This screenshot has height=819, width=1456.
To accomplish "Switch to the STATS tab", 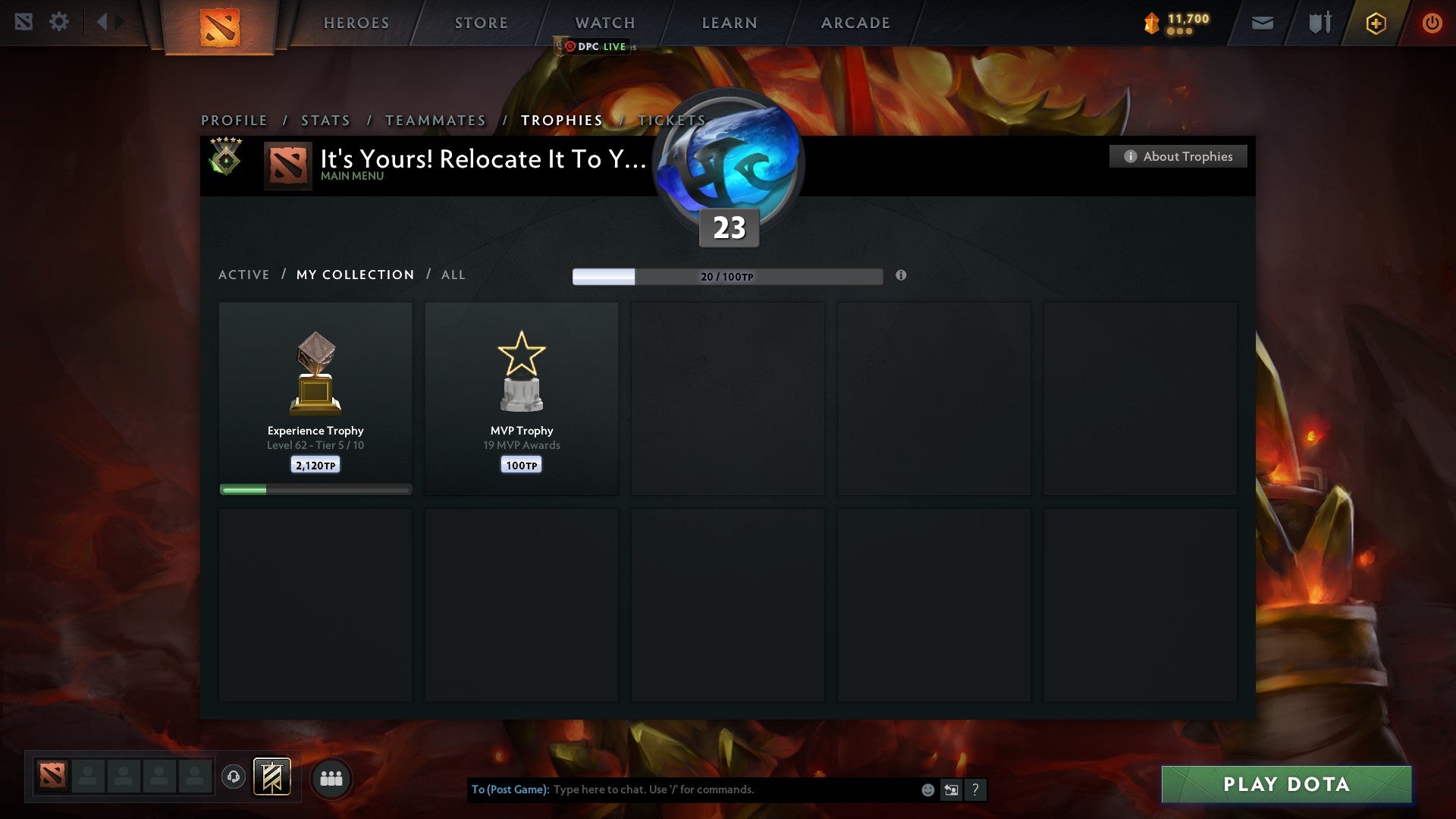I will (325, 120).
